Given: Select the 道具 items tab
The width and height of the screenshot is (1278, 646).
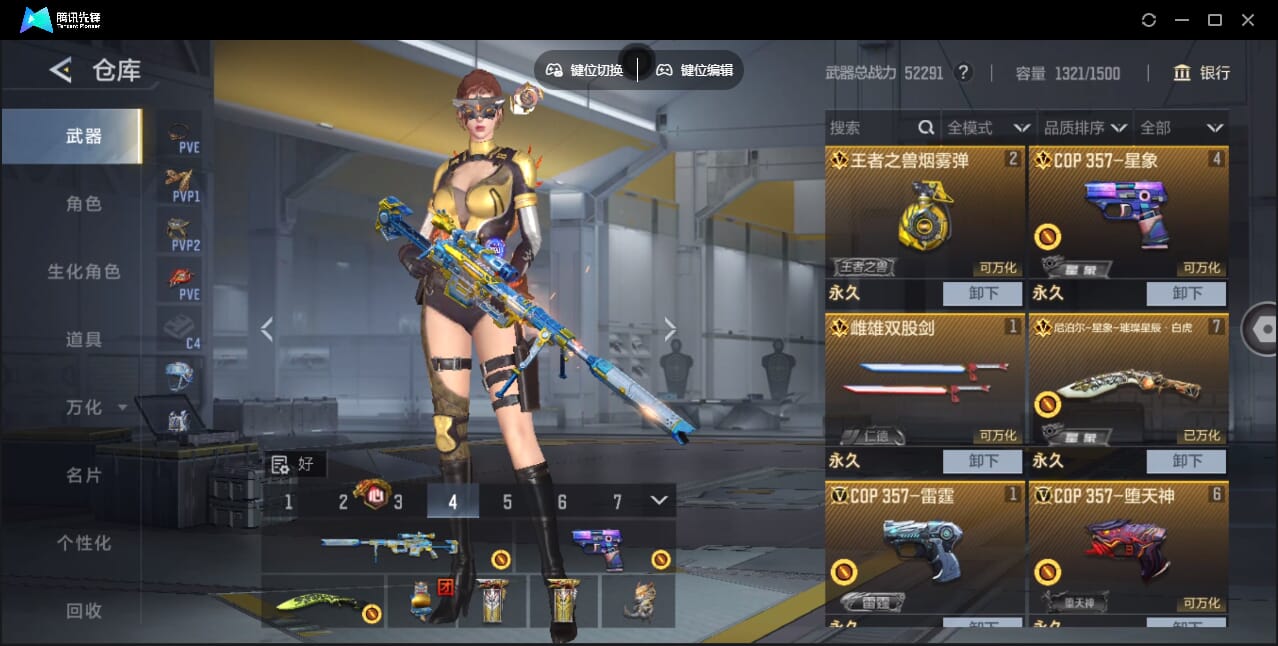Looking at the screenshot, I should [84, 340].
